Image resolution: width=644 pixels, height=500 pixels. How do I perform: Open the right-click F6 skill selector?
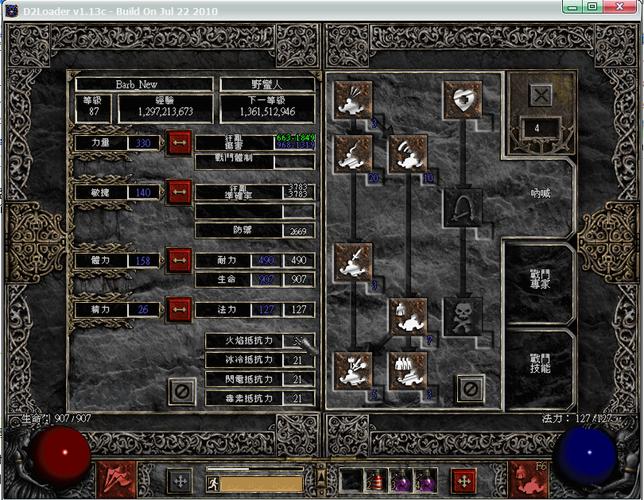pos(527,479)
